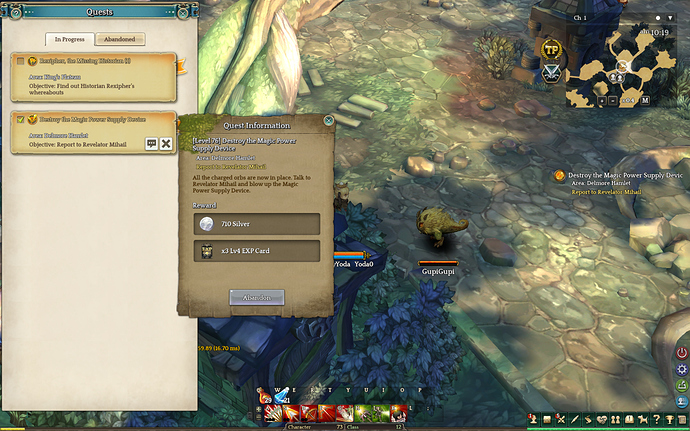Click the speech bubble button on the quest entry
690x431 pixels.
(x=152, y=144)
